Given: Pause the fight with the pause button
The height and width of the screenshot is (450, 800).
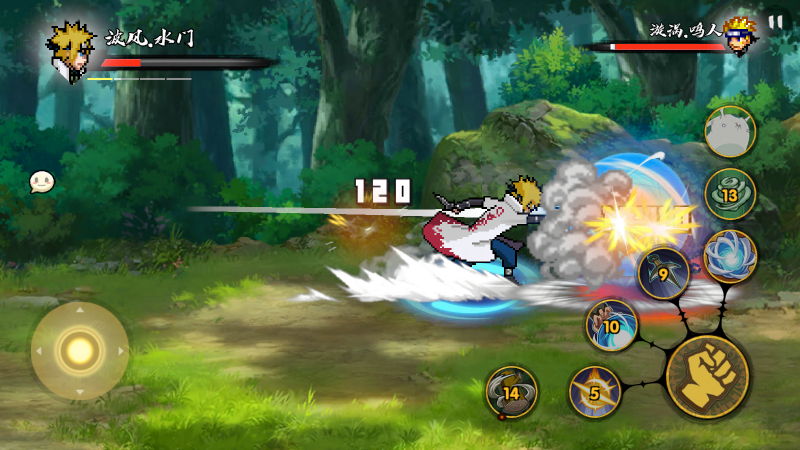Looking at the screenshot, I should tap(776, 22).
